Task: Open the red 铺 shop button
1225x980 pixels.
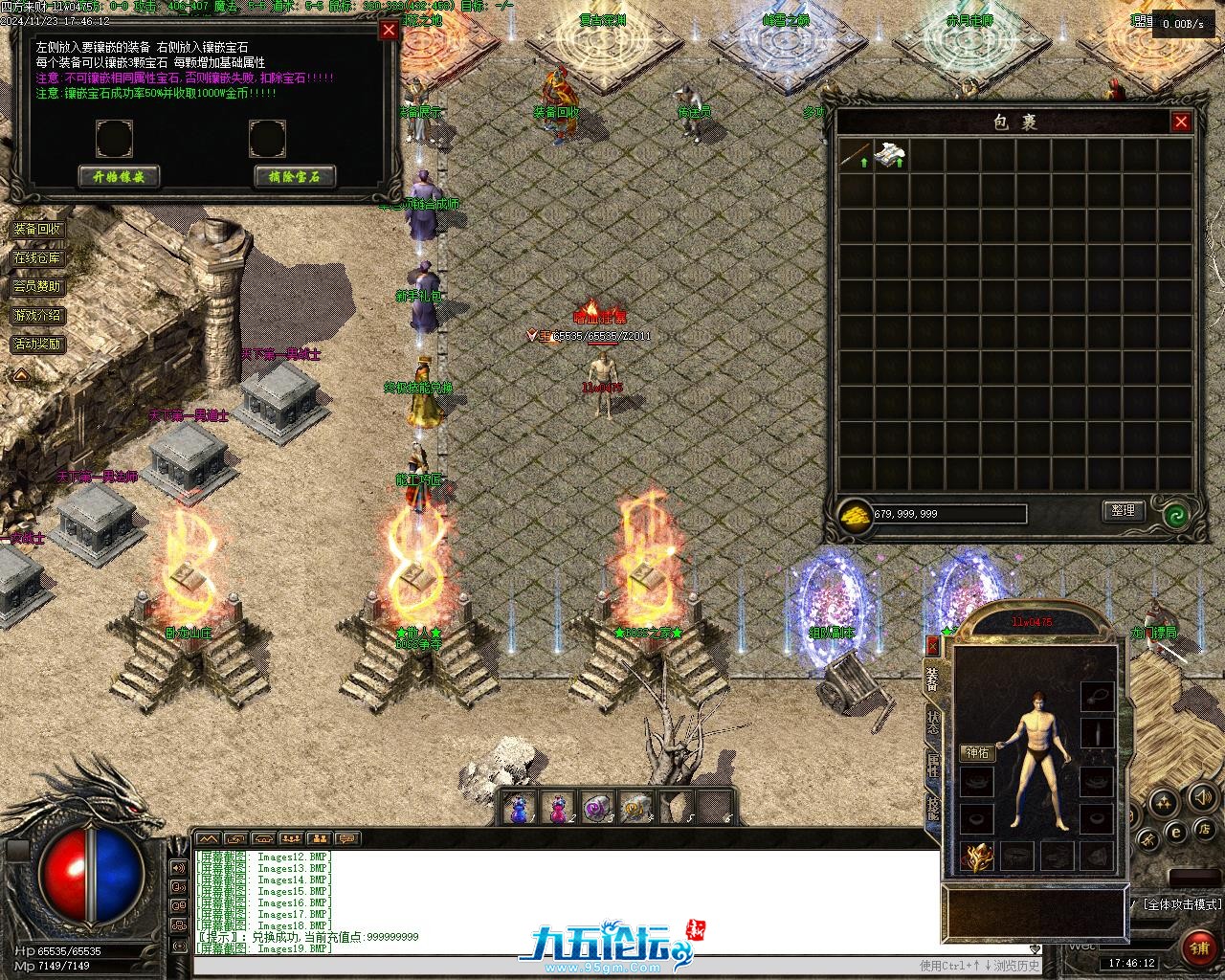Action: [x=1198, y=948]
